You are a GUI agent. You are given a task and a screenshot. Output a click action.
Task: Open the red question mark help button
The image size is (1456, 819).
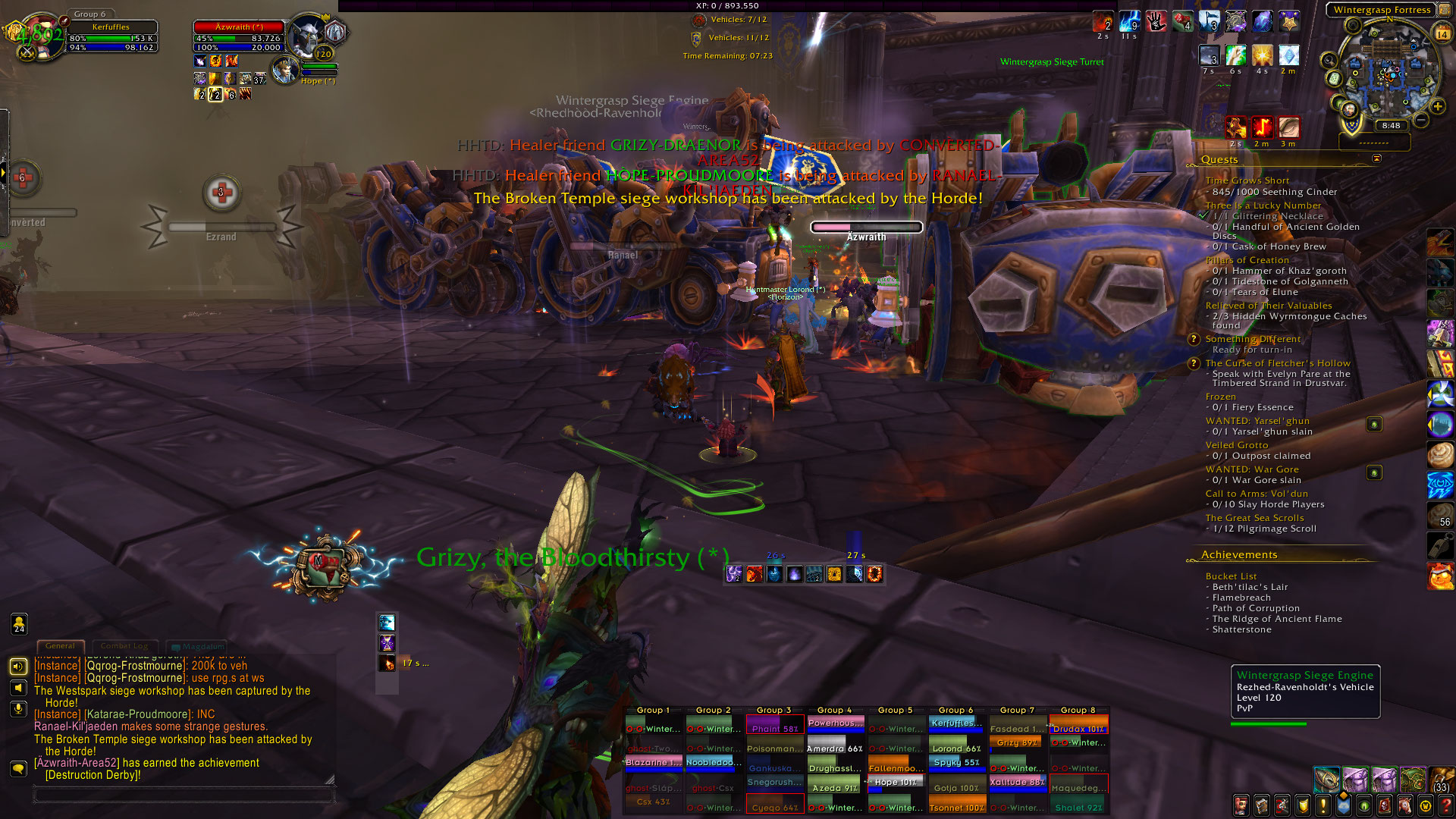(1446, 805)
